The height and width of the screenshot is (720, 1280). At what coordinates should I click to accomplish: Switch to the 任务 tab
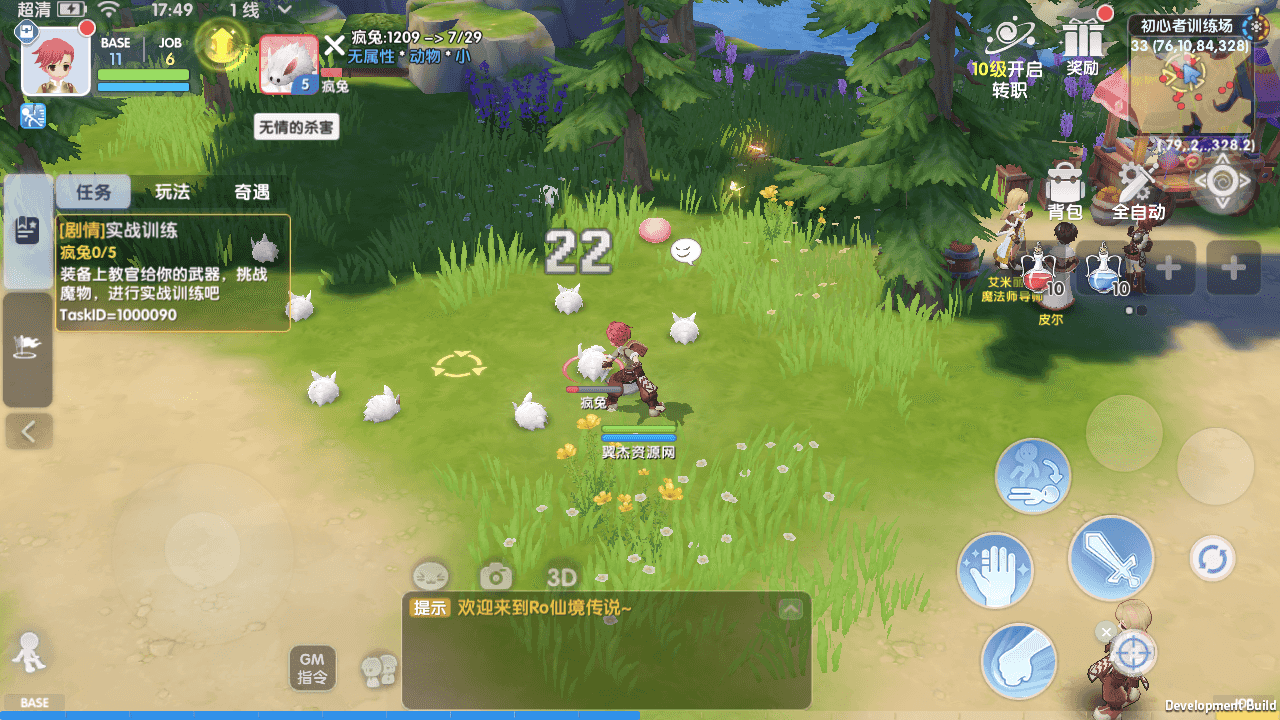(92, 192)
